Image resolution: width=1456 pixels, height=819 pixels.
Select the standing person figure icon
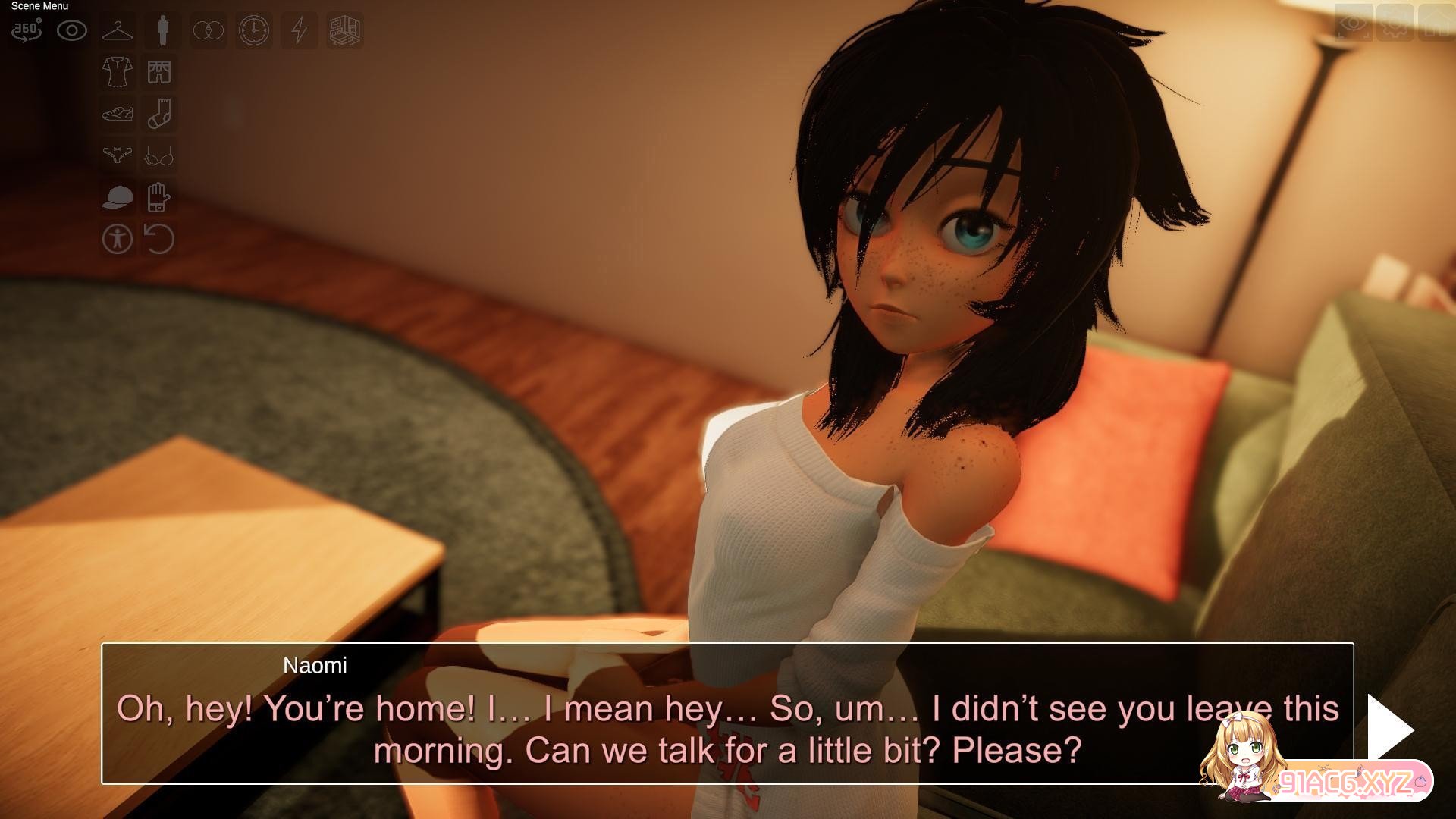[162, 30]
